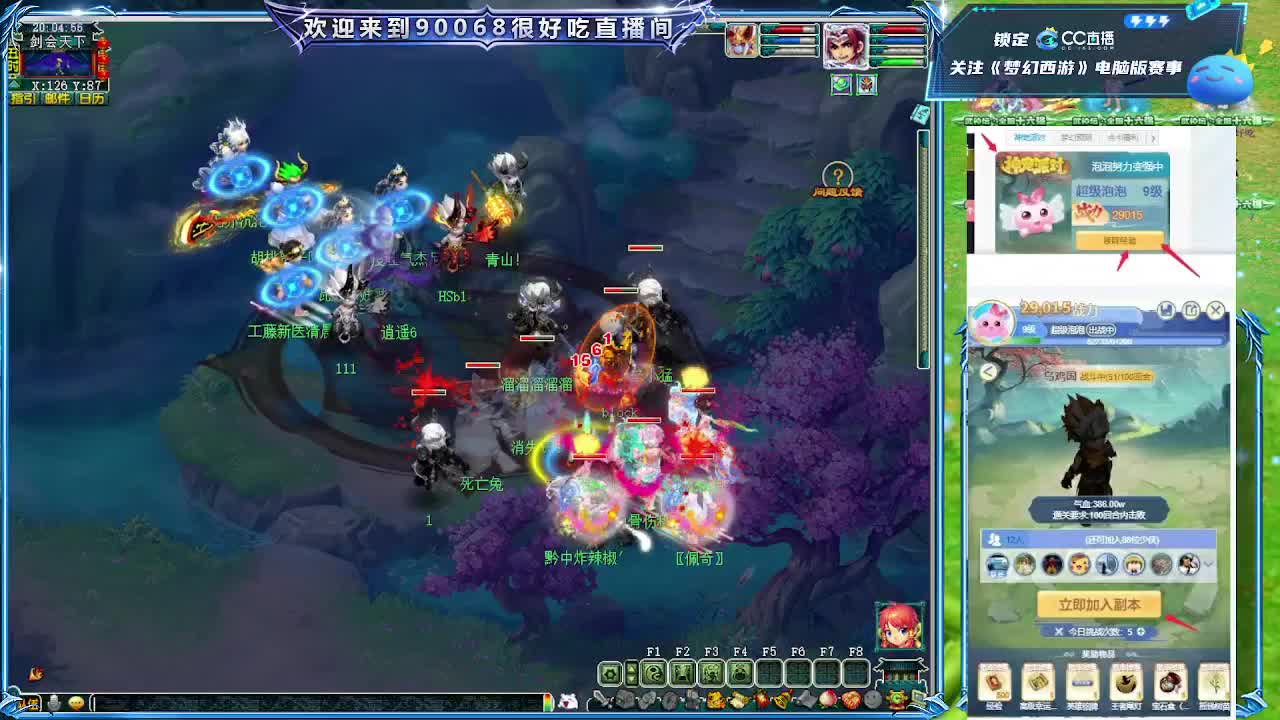Select the F1 yin-yang skill icon
The width and height of the screenshot is (1280, 720).
pyautogui.click(x=652, y=671)
